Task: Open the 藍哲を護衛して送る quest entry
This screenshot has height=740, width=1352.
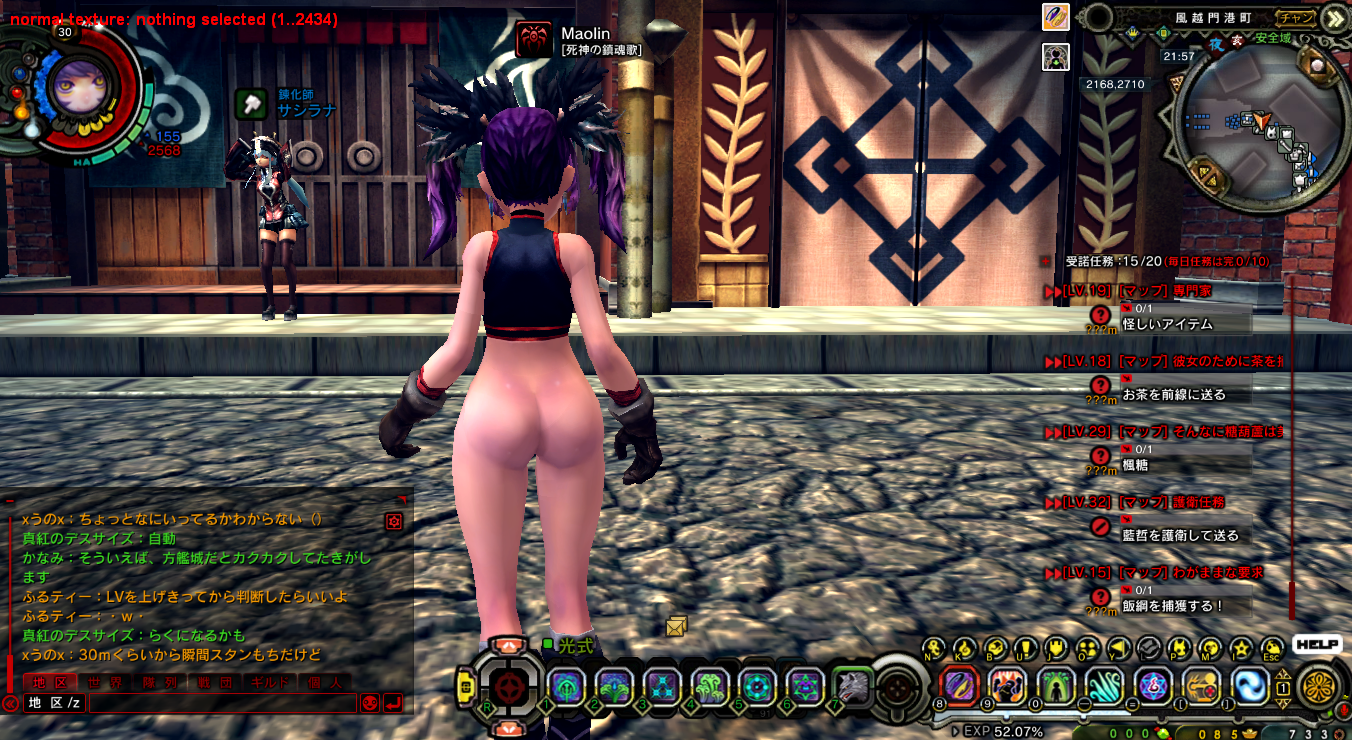Action: pos(1180,535)
